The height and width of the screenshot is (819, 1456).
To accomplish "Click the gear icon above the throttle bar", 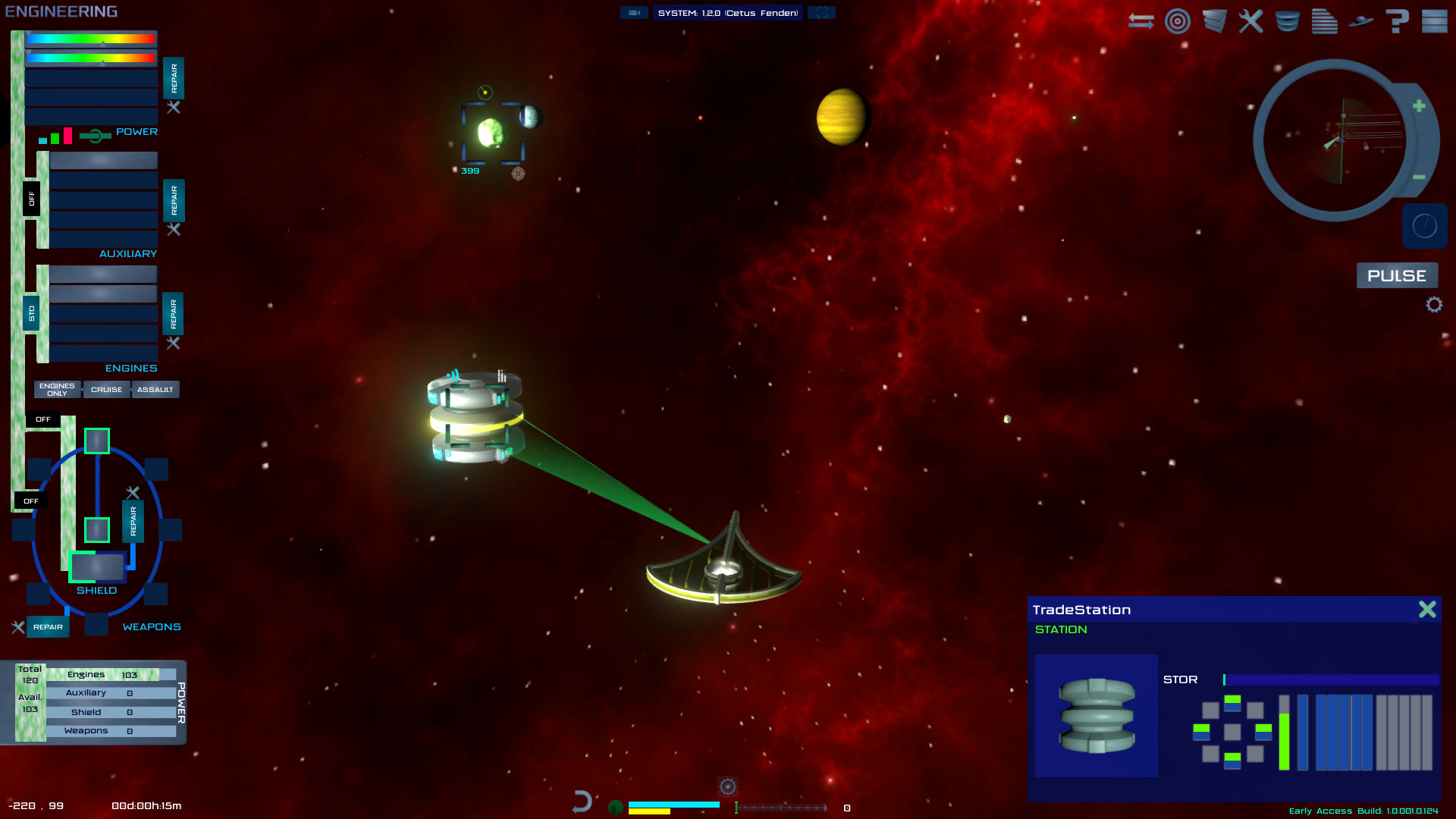I will click(727, 786).
